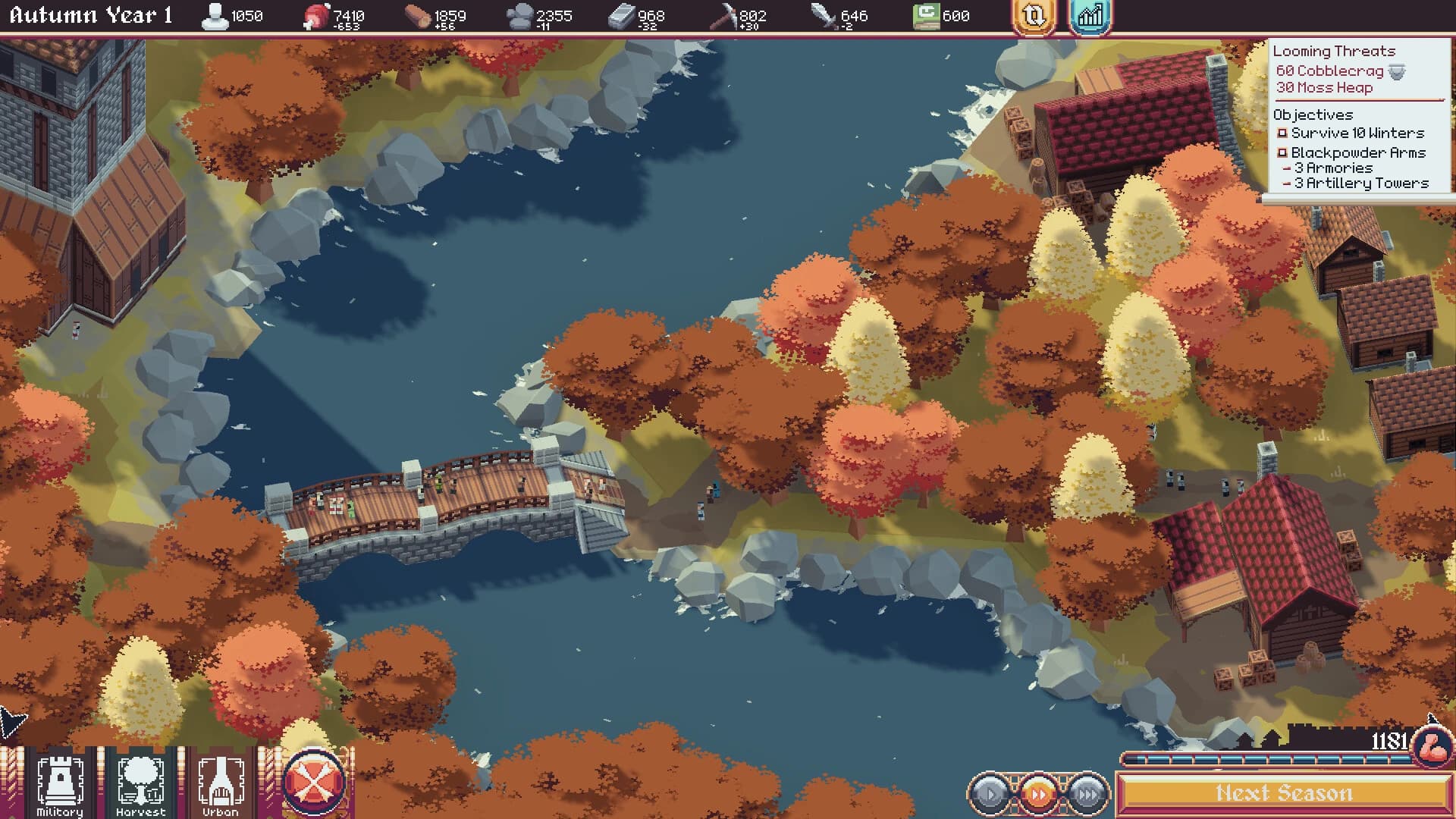
Task: Collapse the Looming Threats panel
Action: pos(1333,52)
